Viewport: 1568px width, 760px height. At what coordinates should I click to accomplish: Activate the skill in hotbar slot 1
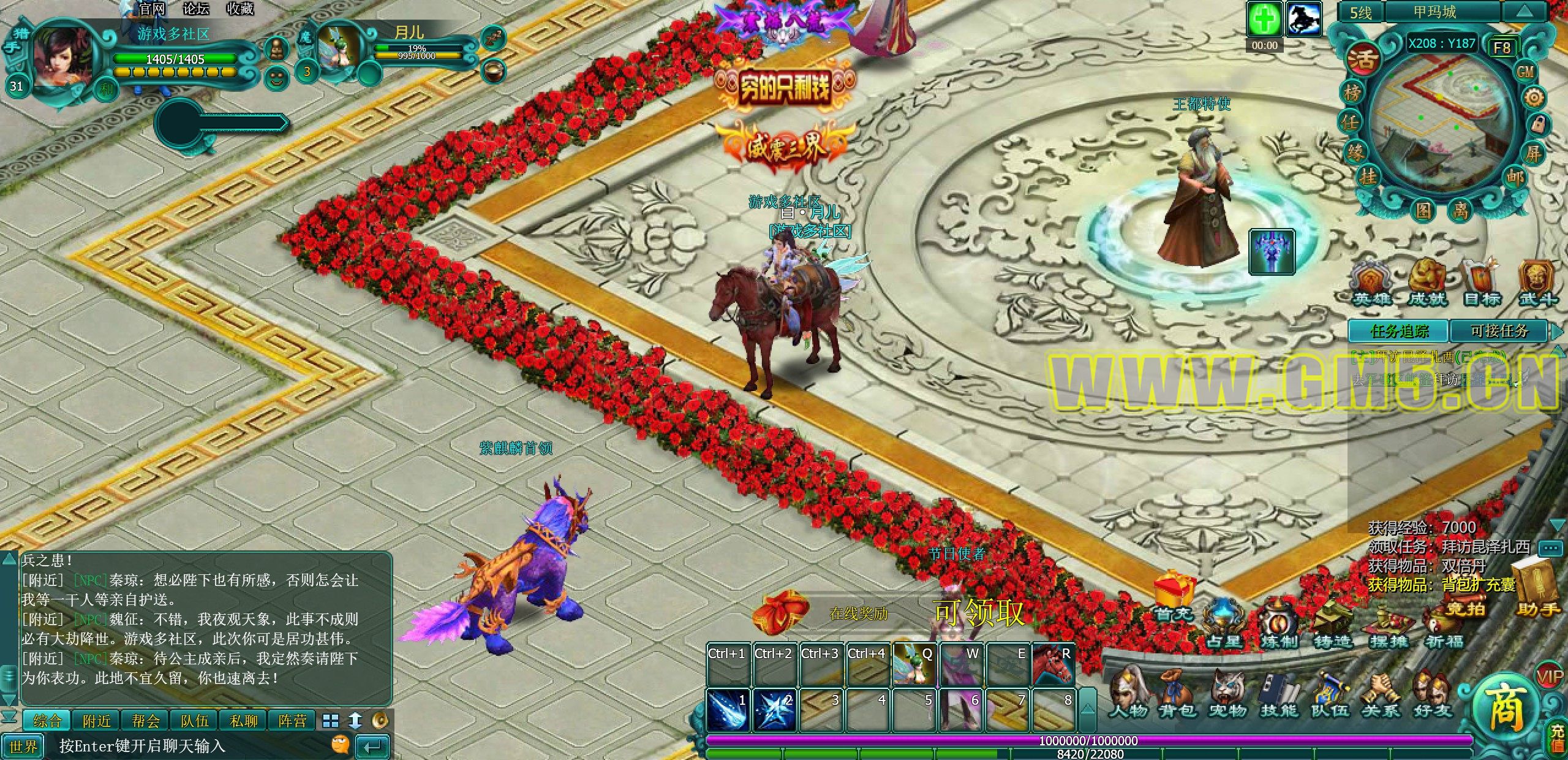pyautogui.click(x=728, y=710)
